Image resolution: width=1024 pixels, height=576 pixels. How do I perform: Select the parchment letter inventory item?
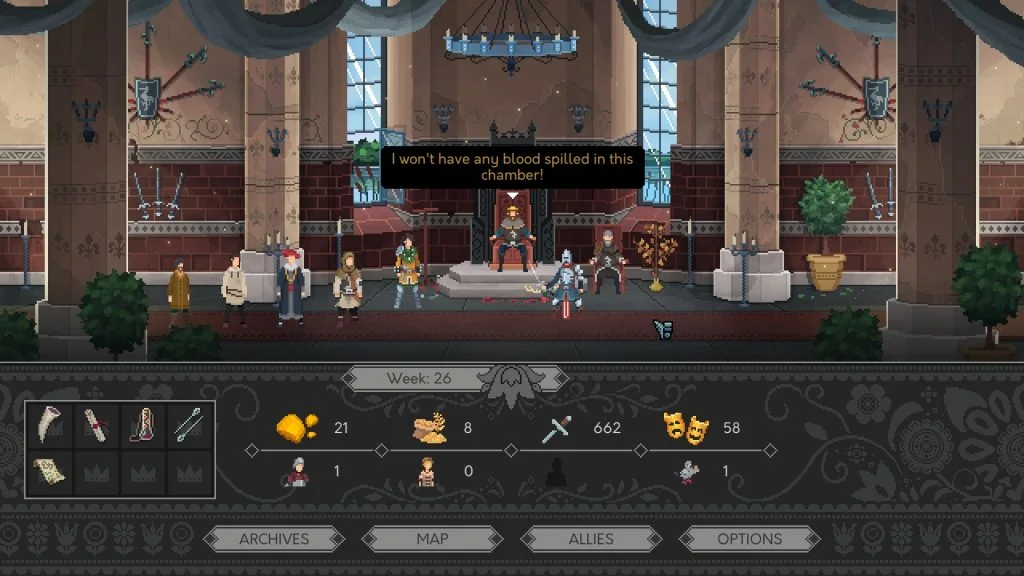coord(50,472)
